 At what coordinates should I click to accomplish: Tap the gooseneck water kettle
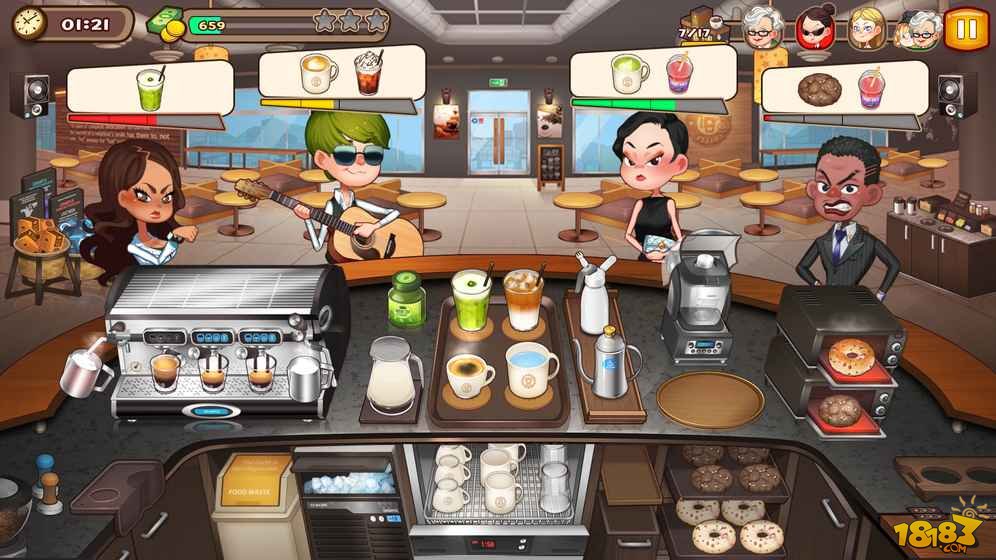click(x=611, y=363)
